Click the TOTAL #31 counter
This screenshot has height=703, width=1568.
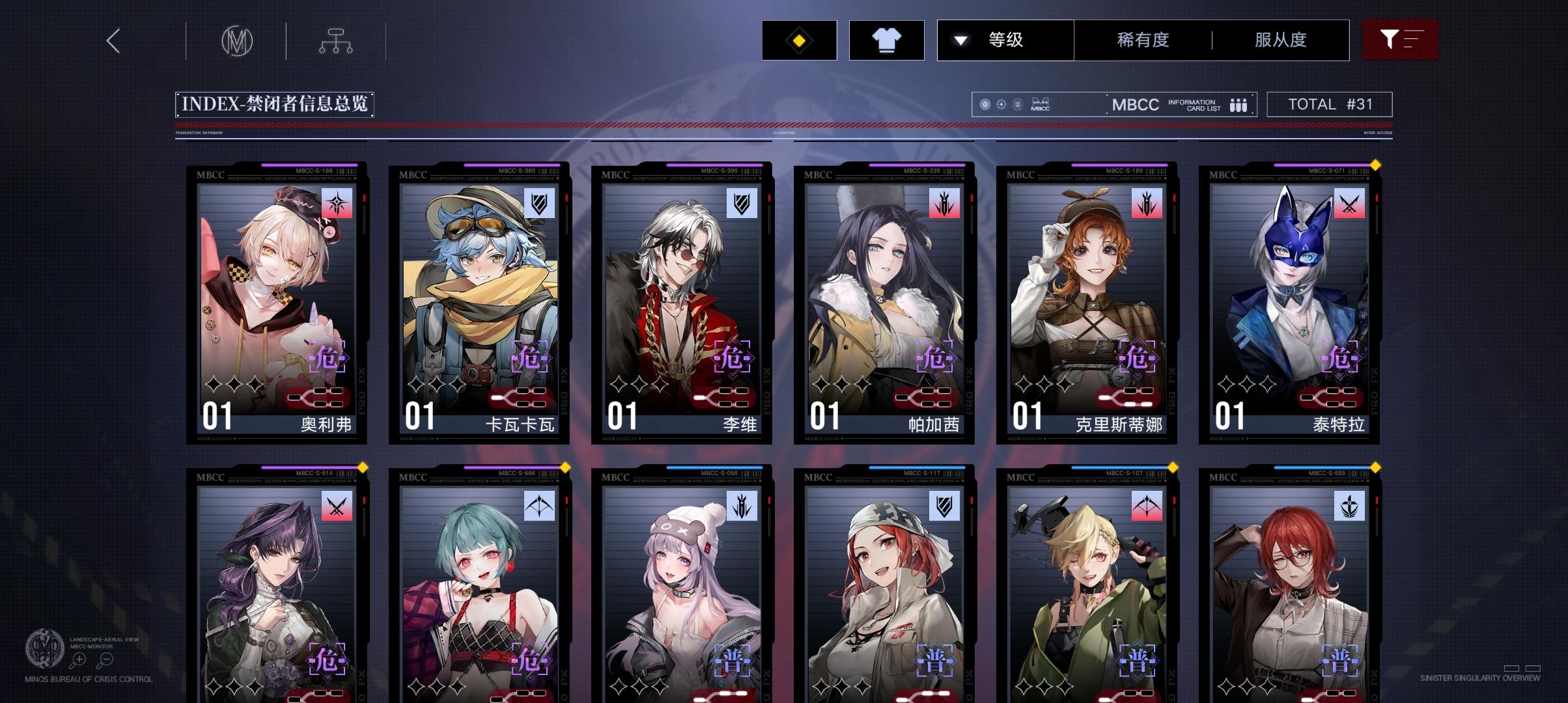click(1330, 103)
